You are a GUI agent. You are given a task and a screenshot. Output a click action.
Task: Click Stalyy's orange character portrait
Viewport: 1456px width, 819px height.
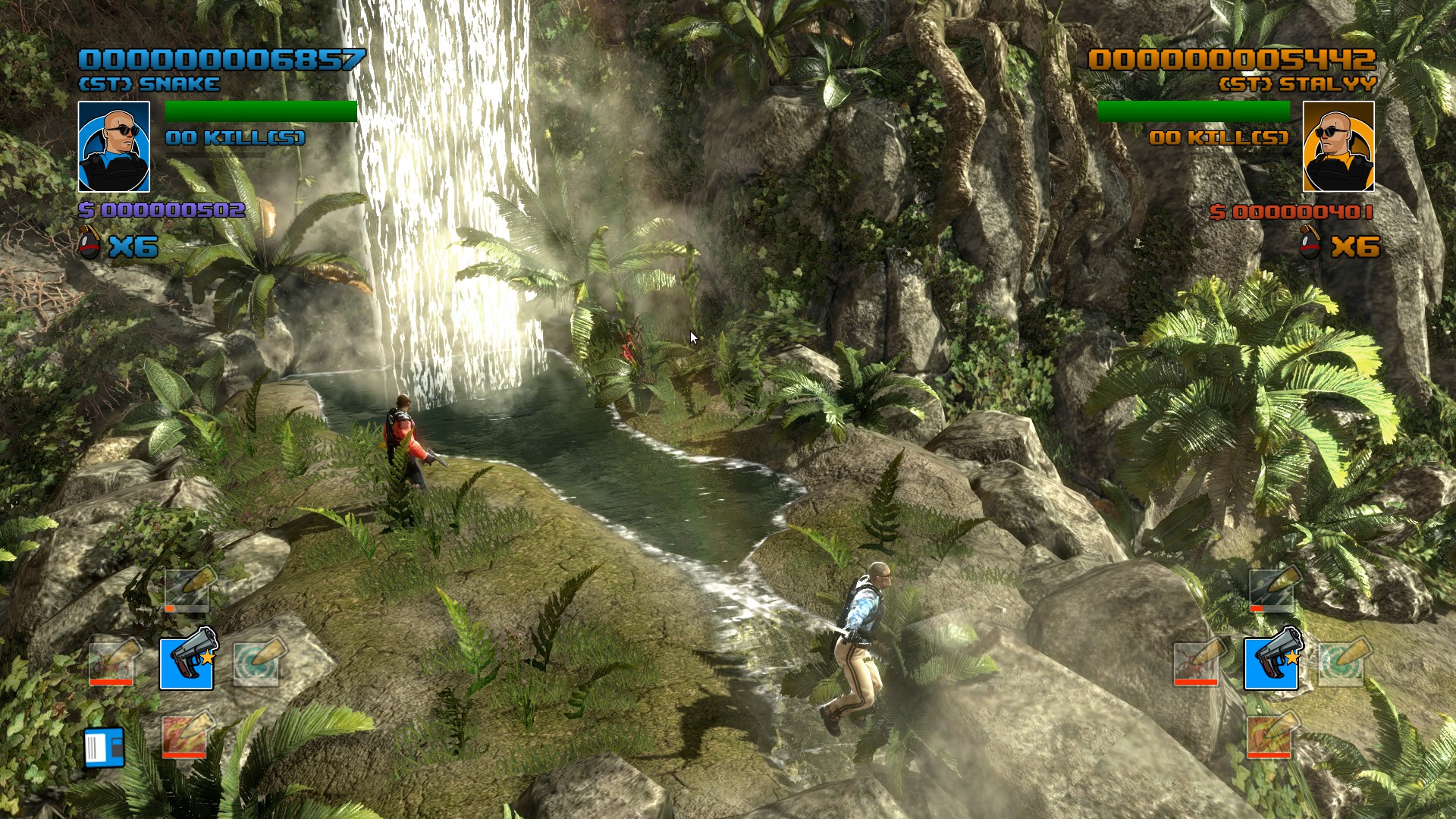tap(1338, 146)
